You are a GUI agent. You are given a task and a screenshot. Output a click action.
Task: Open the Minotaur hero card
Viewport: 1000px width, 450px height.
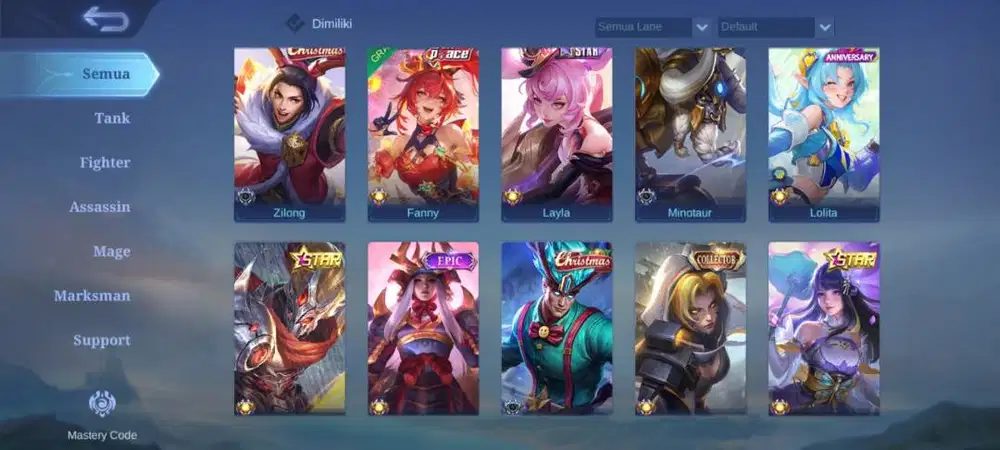click(x=690, y=134)
